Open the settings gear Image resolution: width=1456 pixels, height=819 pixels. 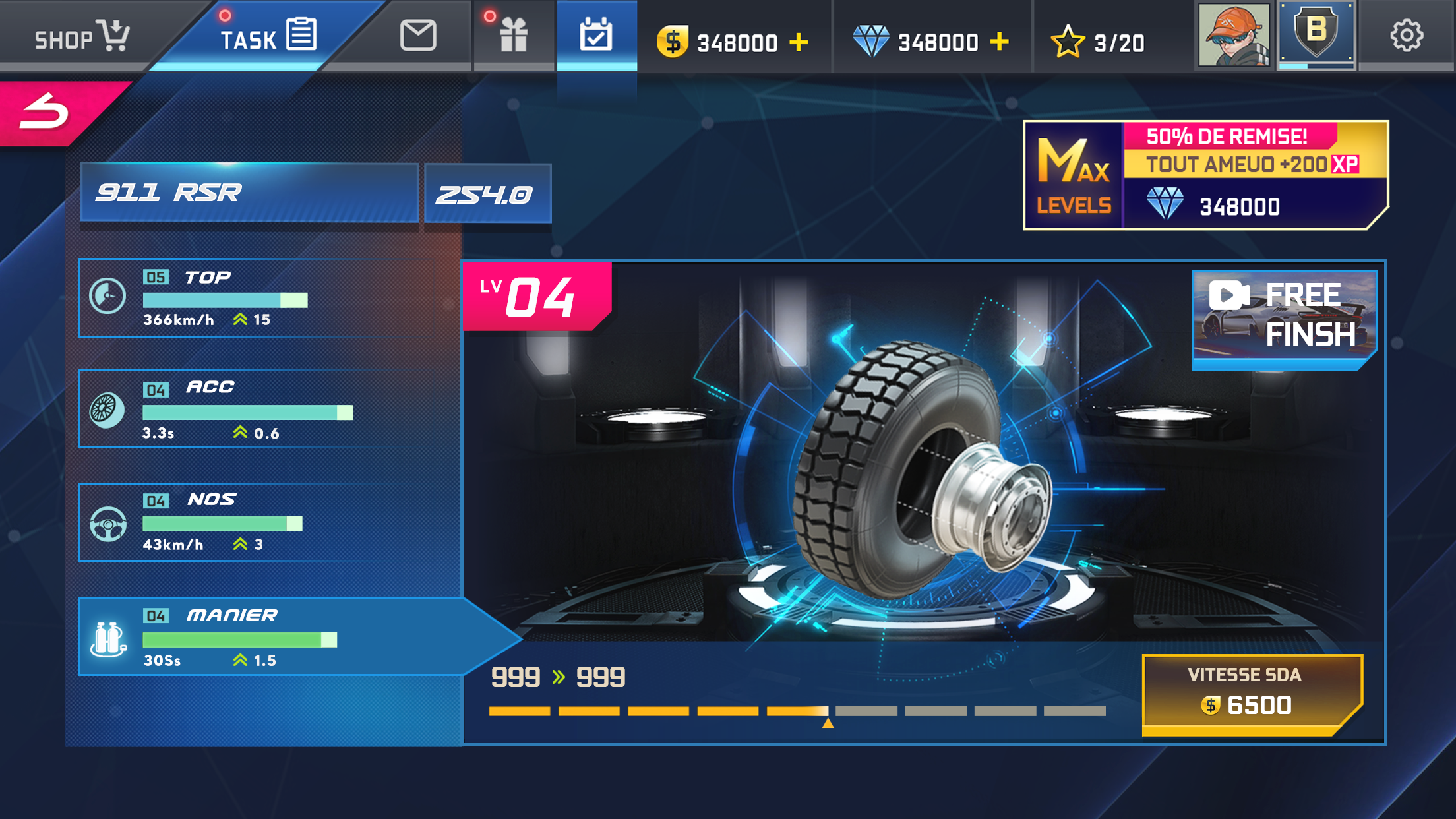pyautogui.click(x=1407, y=36)
